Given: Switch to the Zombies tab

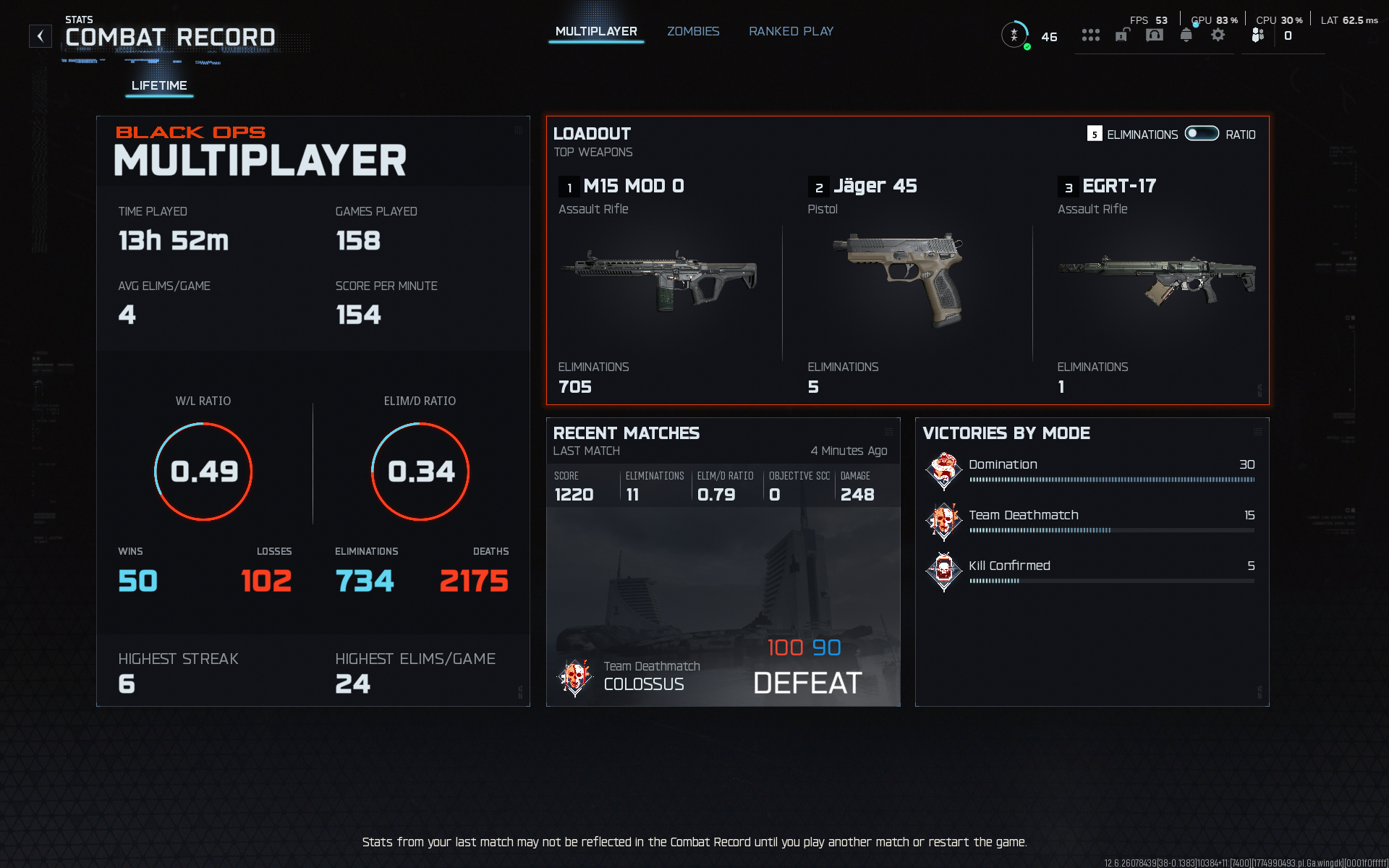Looking at the screenshot, I should (693, 32).
